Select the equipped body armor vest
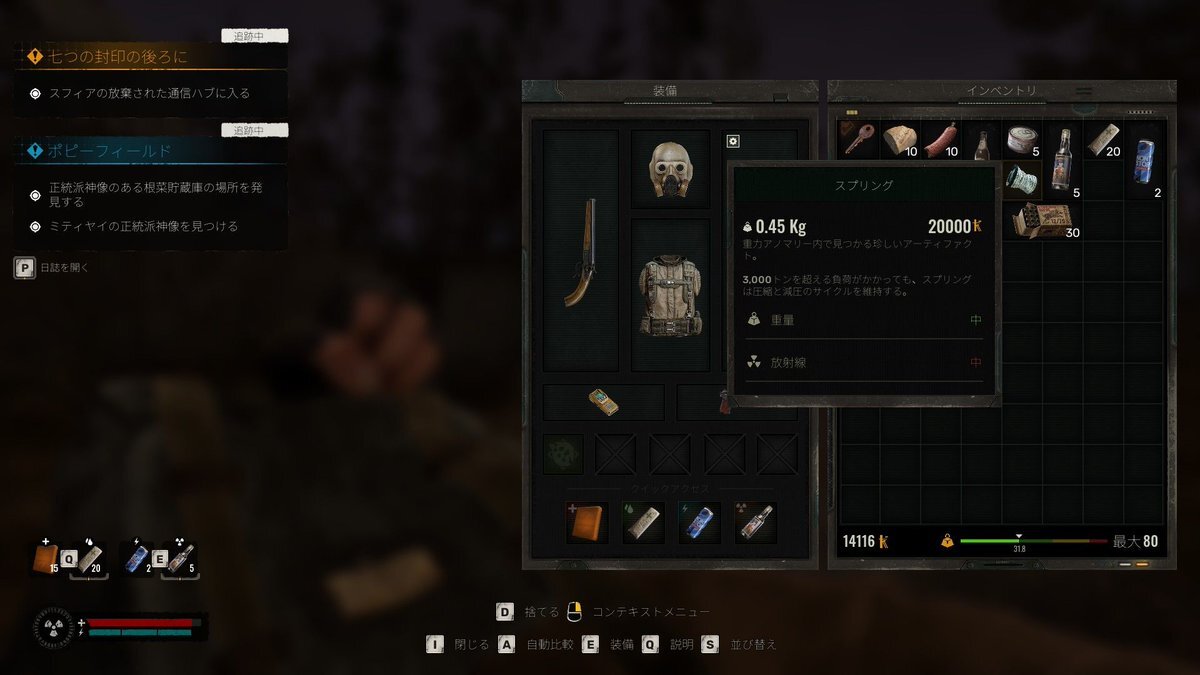 click(x=669, y=295)
